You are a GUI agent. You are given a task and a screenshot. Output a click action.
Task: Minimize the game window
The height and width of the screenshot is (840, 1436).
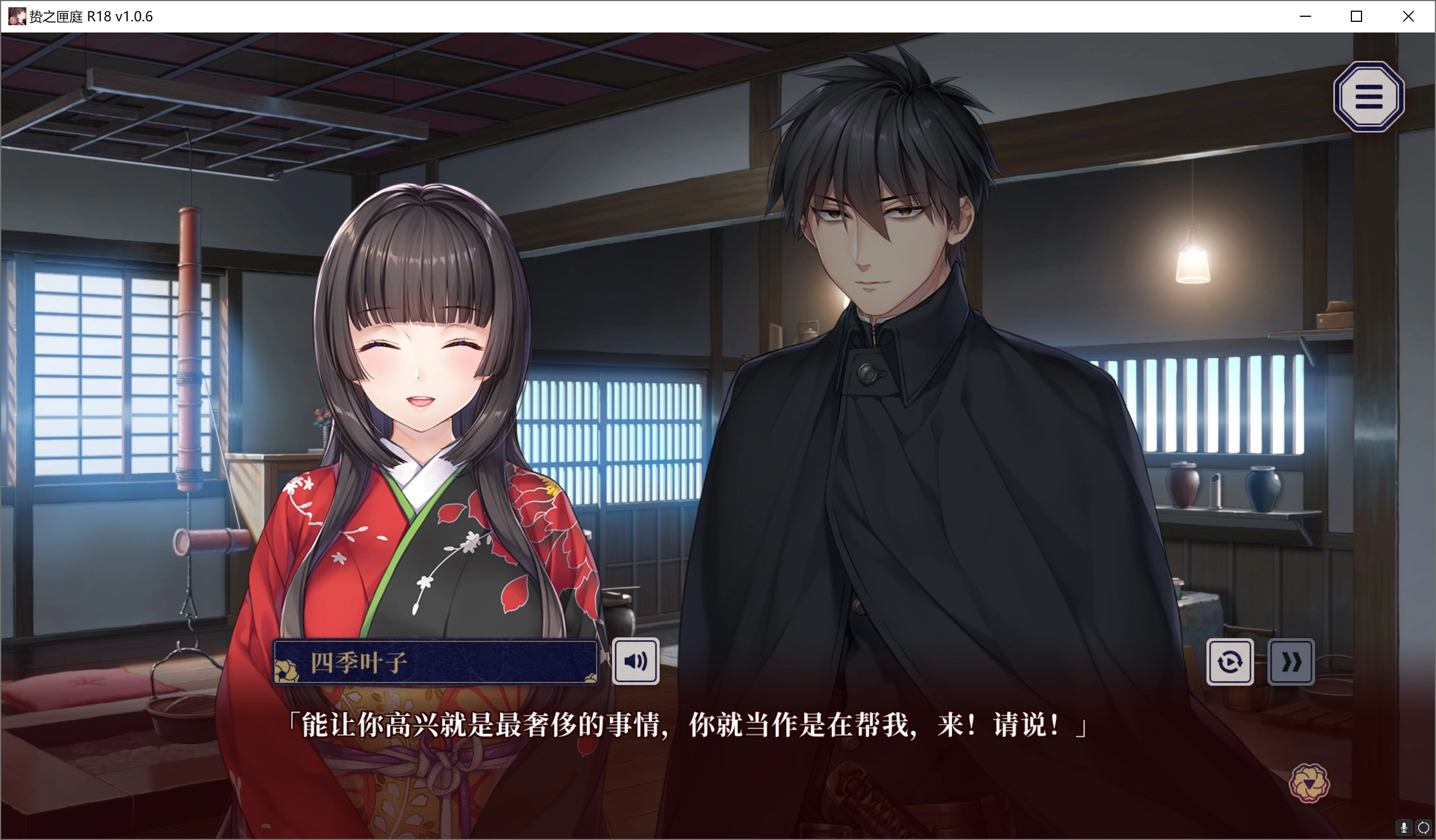point(1305,16)
